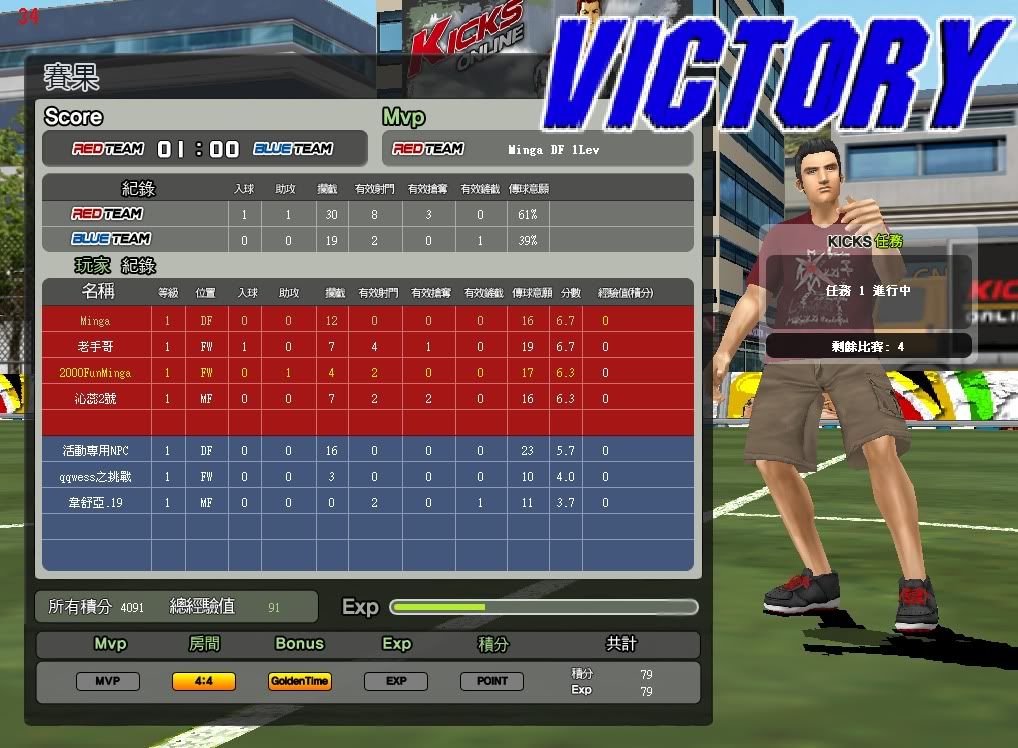
Task: Select the qqwess之挑戰 player row
Action: click(x=94, y=477)
